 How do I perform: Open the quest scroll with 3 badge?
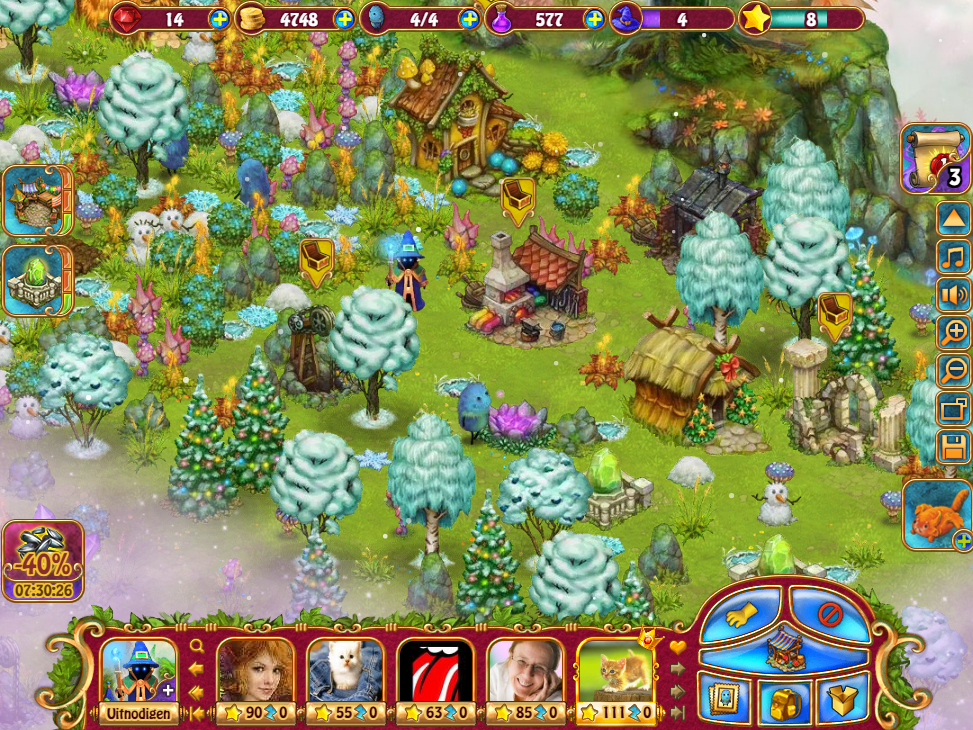click(x=935, y=158)
